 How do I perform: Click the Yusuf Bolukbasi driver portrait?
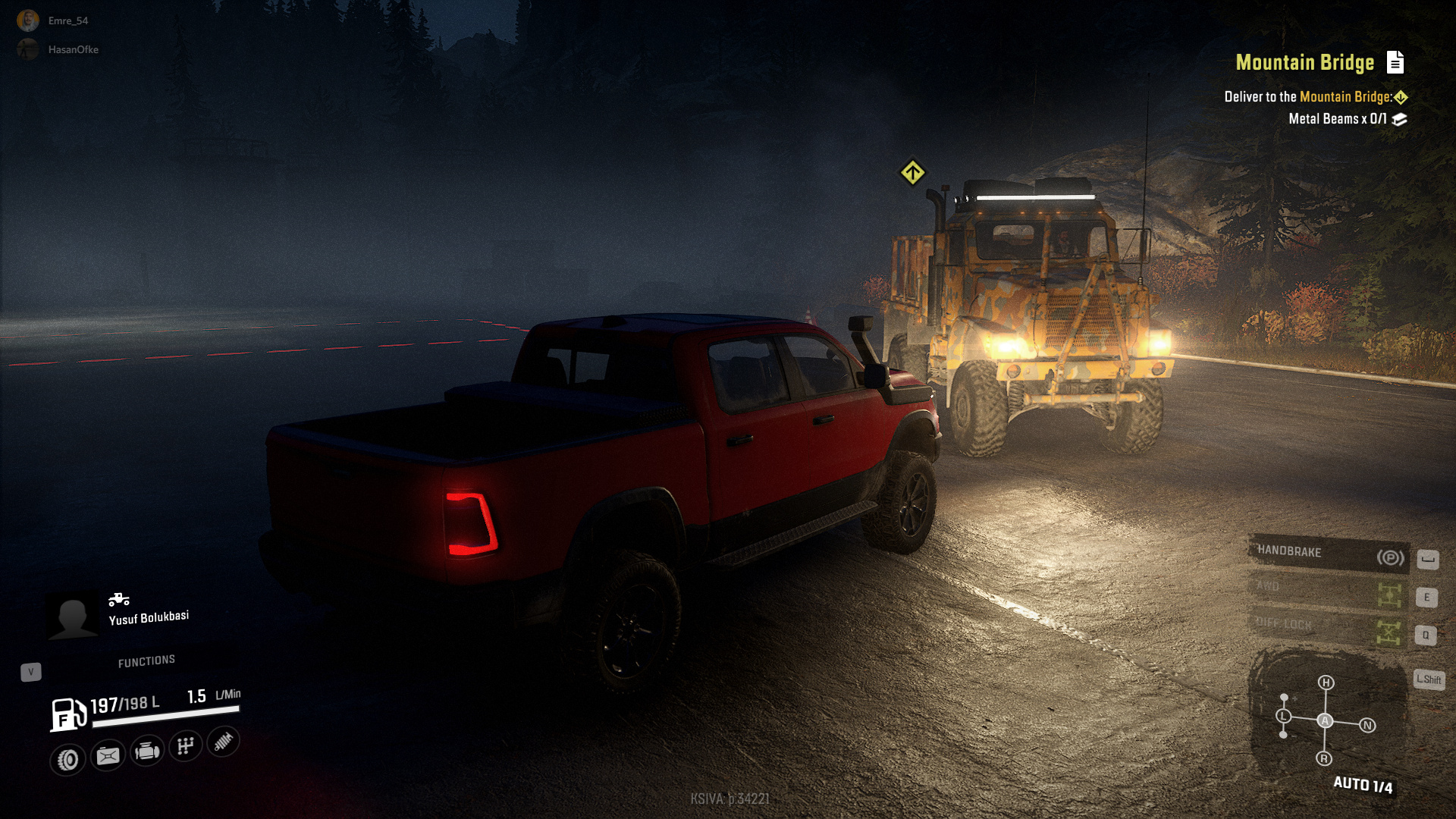(73, 614)
